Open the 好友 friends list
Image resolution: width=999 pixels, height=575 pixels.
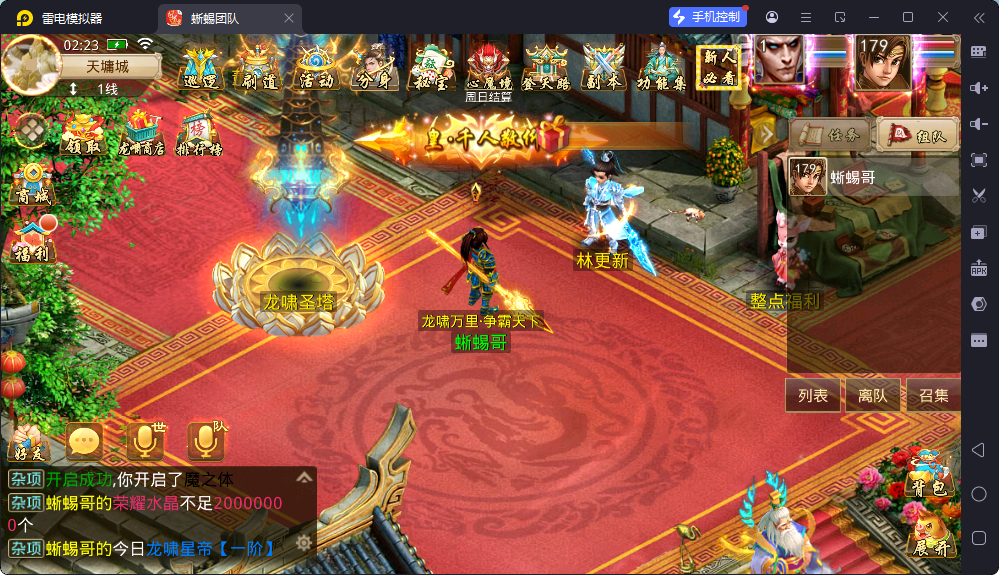point(27,443)
